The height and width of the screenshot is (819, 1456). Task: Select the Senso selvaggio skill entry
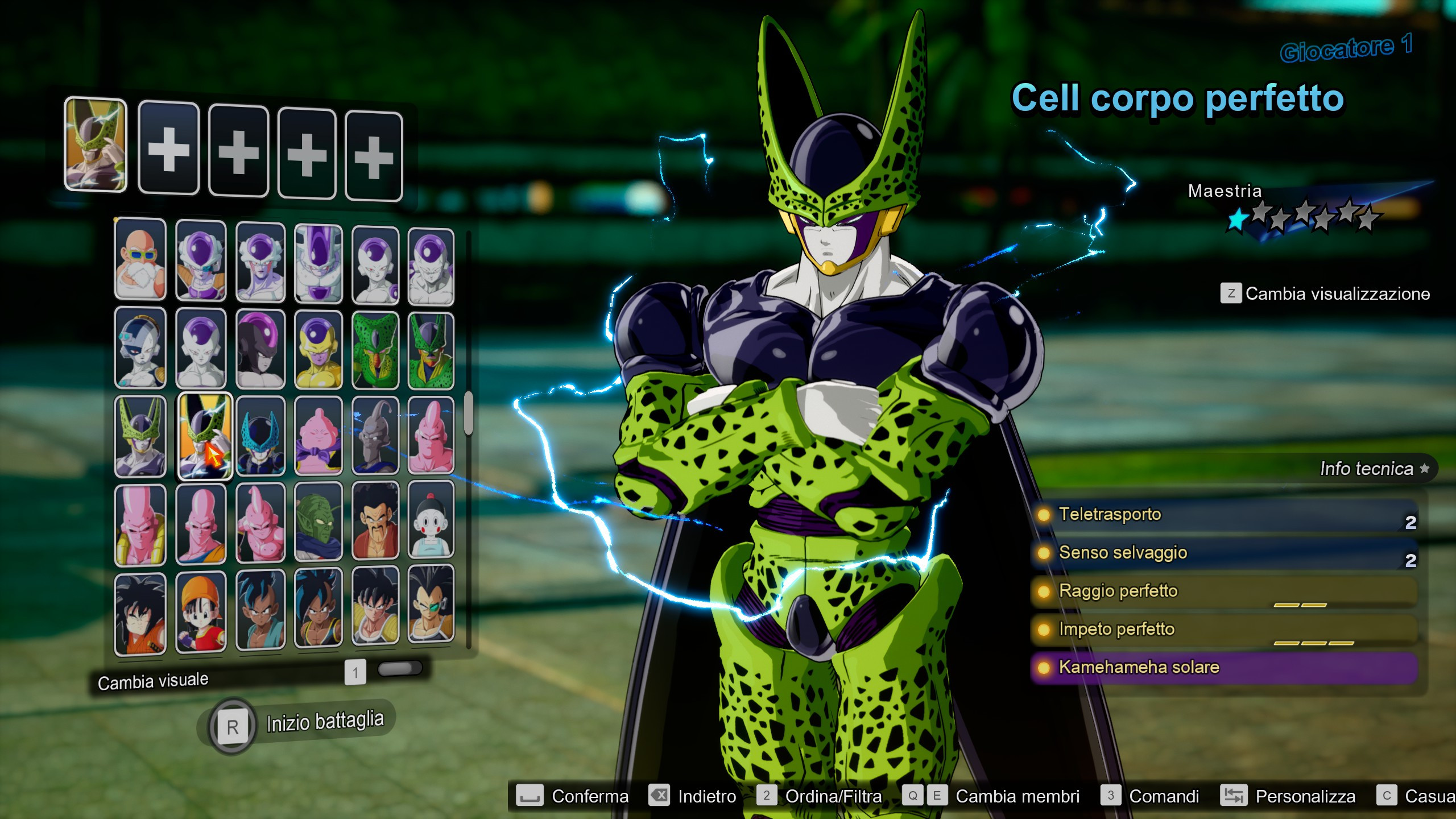tap(1223, 553)
